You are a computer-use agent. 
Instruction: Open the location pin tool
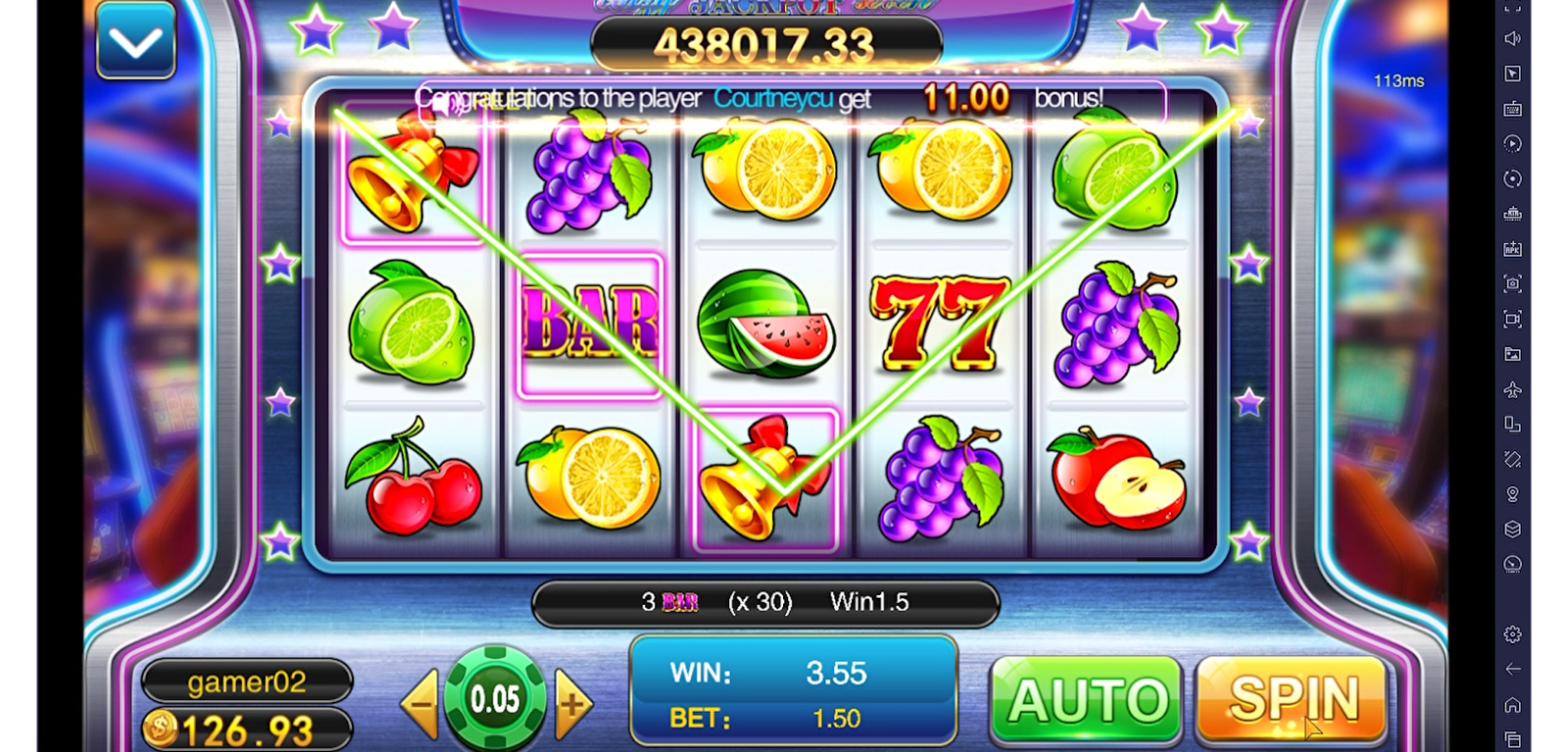click(1513, 494)
